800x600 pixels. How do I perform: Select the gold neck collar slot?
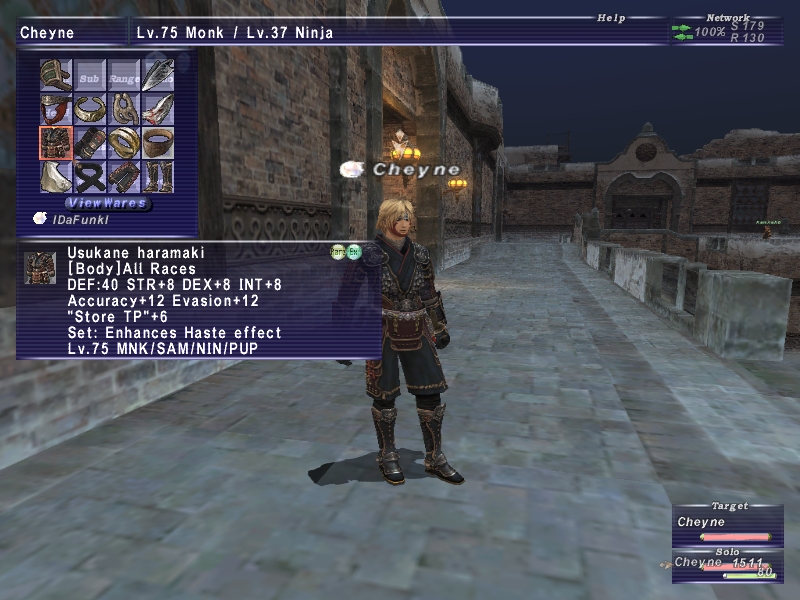click(89, 109)
